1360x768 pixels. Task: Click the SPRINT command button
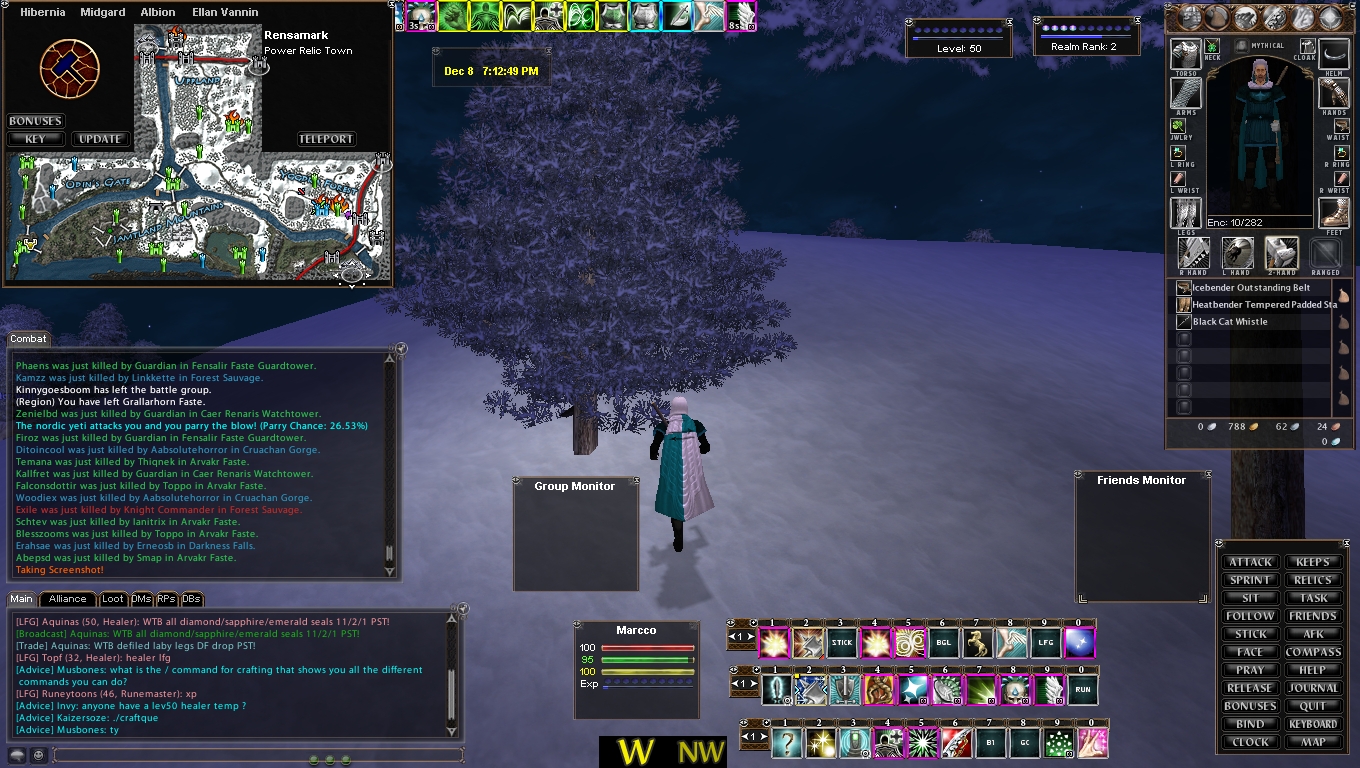[1250, 580]
